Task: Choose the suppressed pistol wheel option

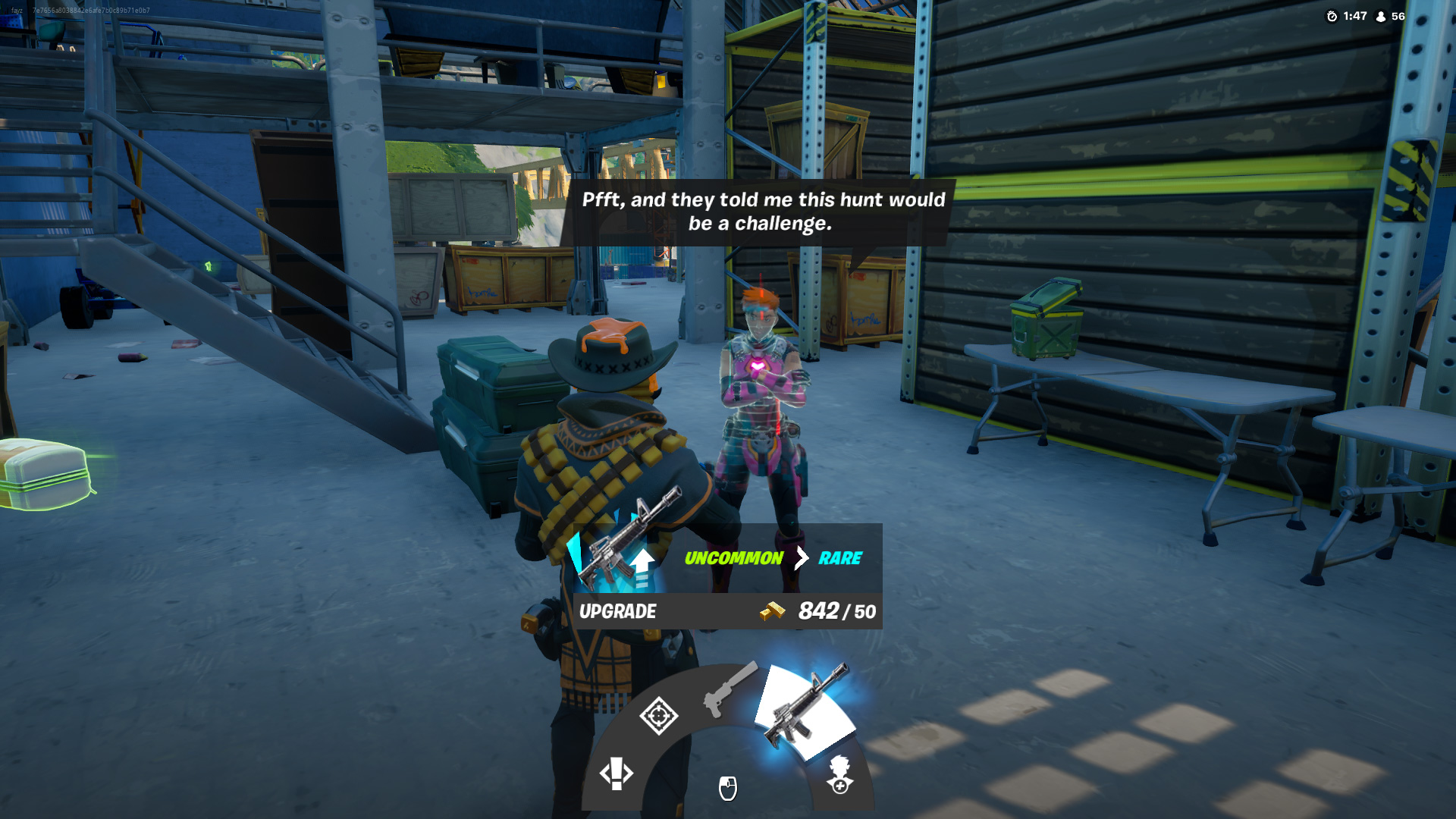Action: 730,689
